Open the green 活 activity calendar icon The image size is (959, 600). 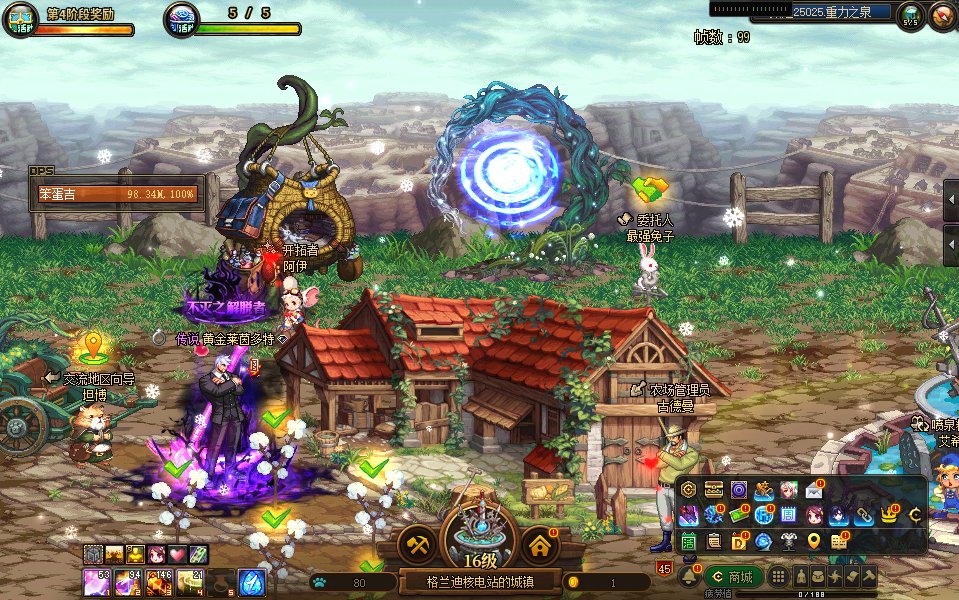point(689,541)
